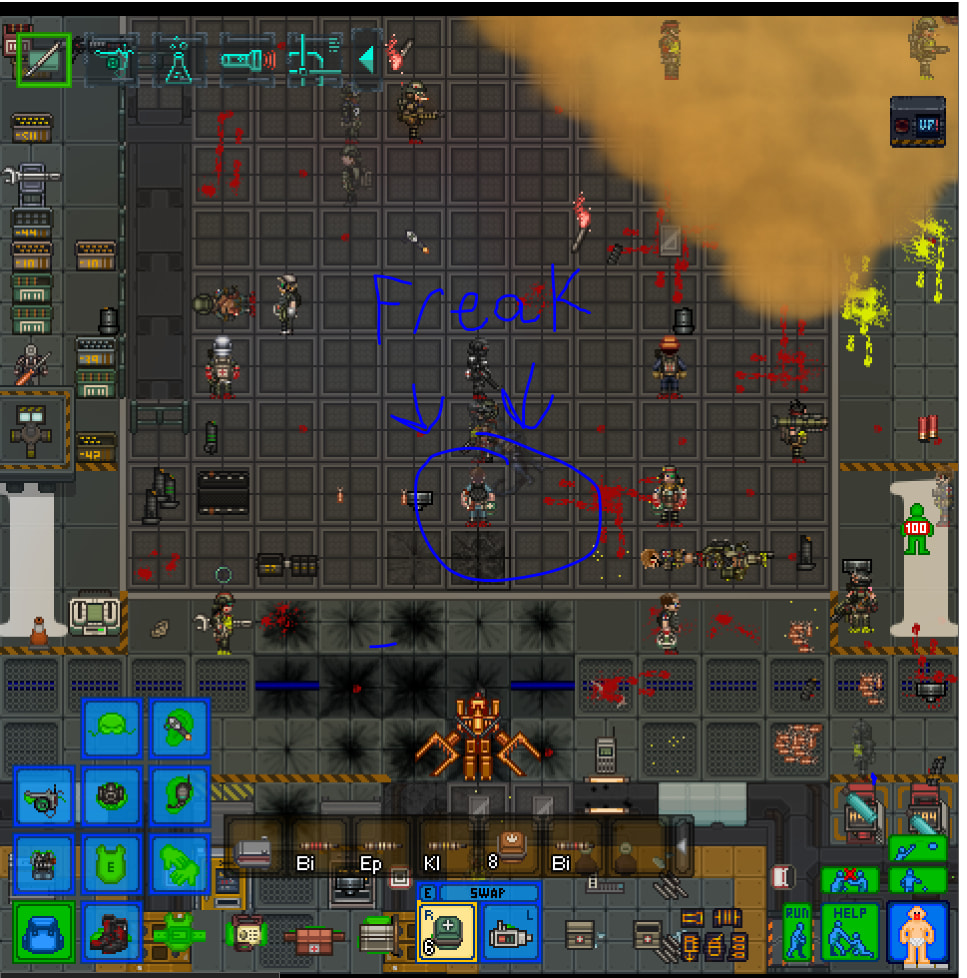Toggle the flashlight action icon
Screen dimensions: 967x978
click(x=247, y=60)
